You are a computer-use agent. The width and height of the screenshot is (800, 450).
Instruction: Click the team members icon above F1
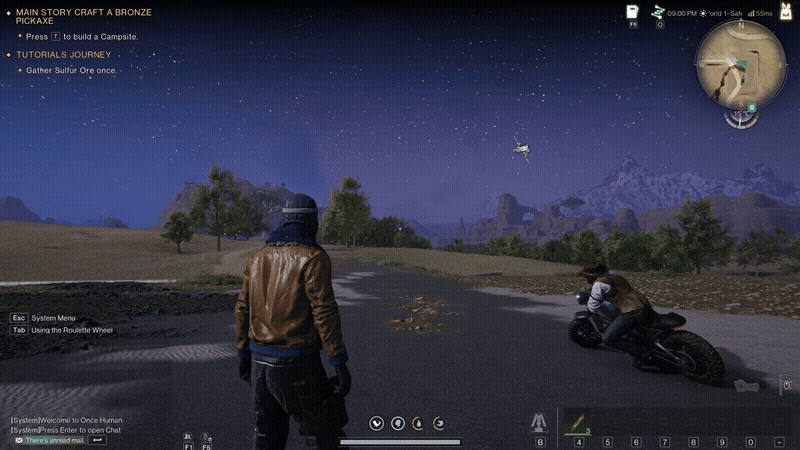pos(188,436)
